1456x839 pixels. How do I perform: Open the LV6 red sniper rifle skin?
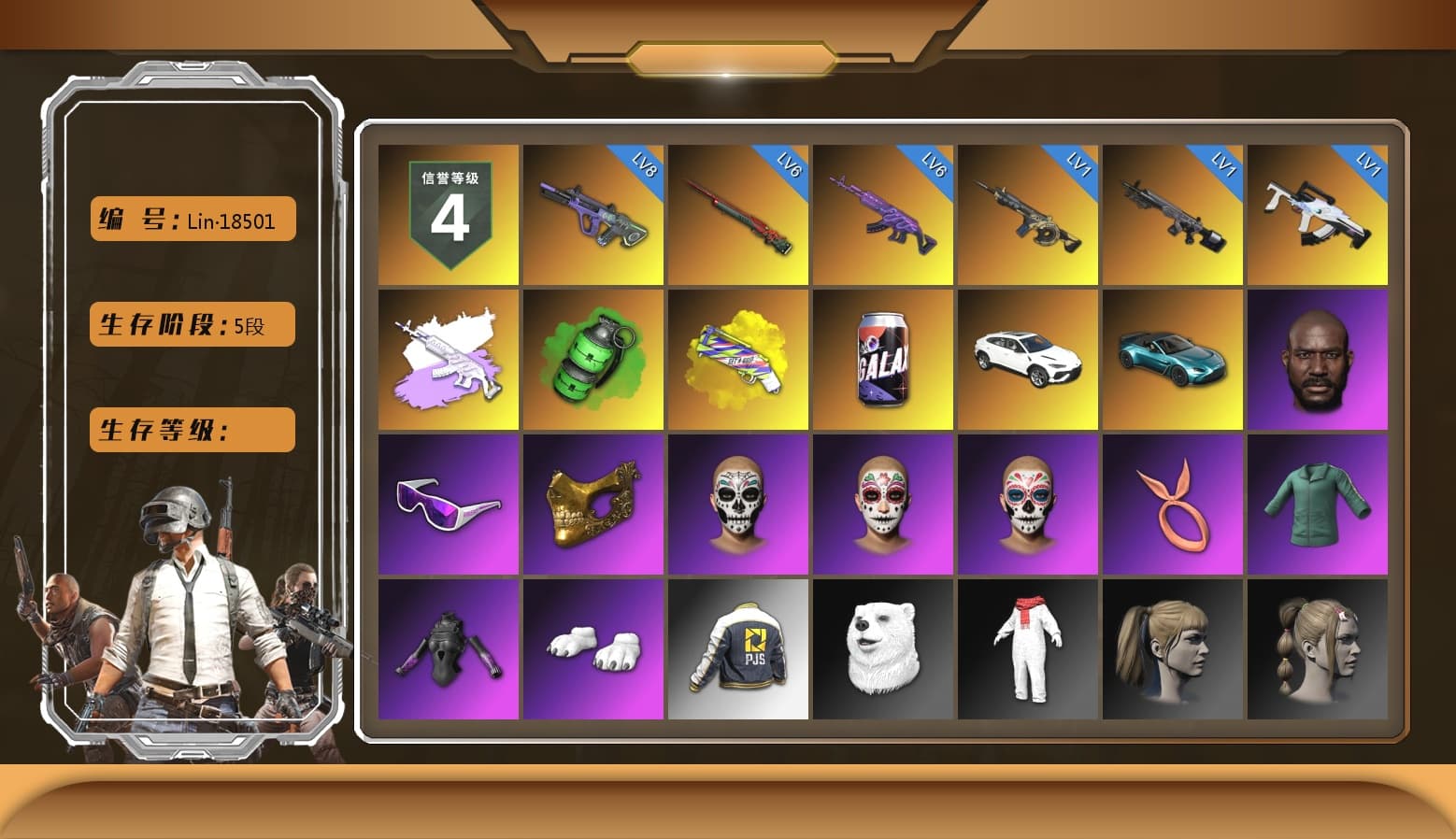point(738,215)
